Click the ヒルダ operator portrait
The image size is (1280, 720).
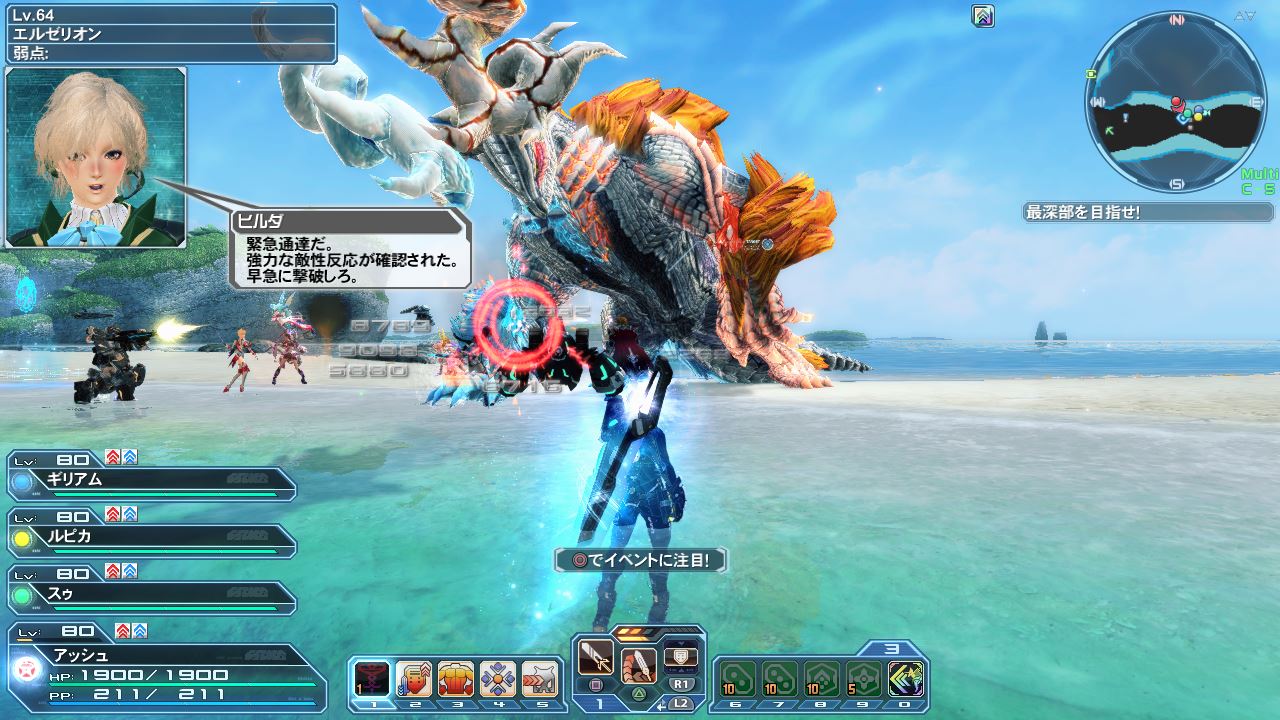pyautogui.click(x=96, y=157)
